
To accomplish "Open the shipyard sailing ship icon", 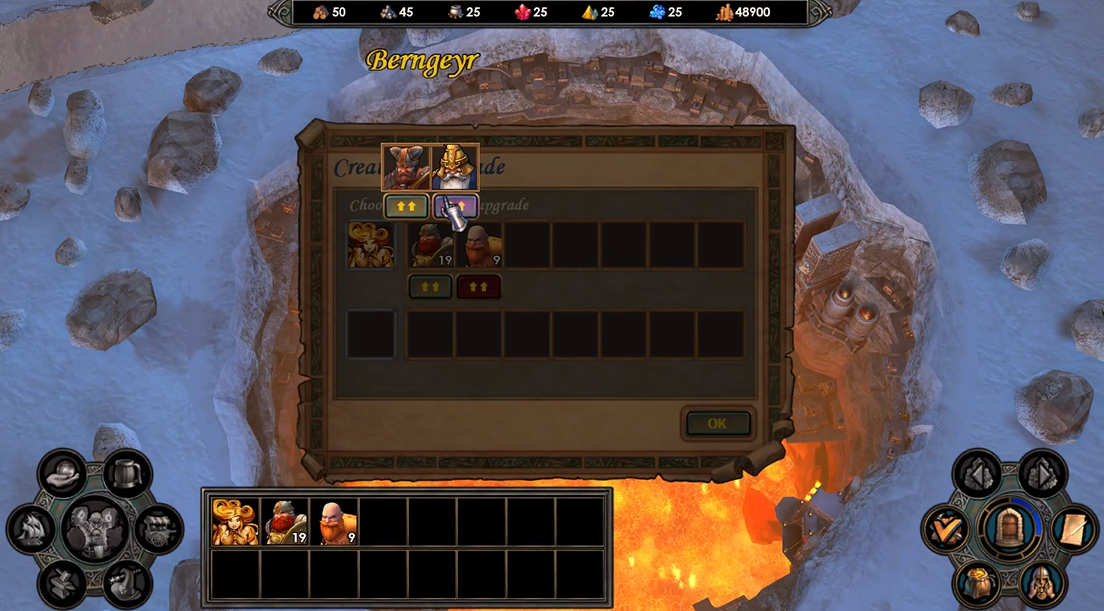I will coord(32,528).
